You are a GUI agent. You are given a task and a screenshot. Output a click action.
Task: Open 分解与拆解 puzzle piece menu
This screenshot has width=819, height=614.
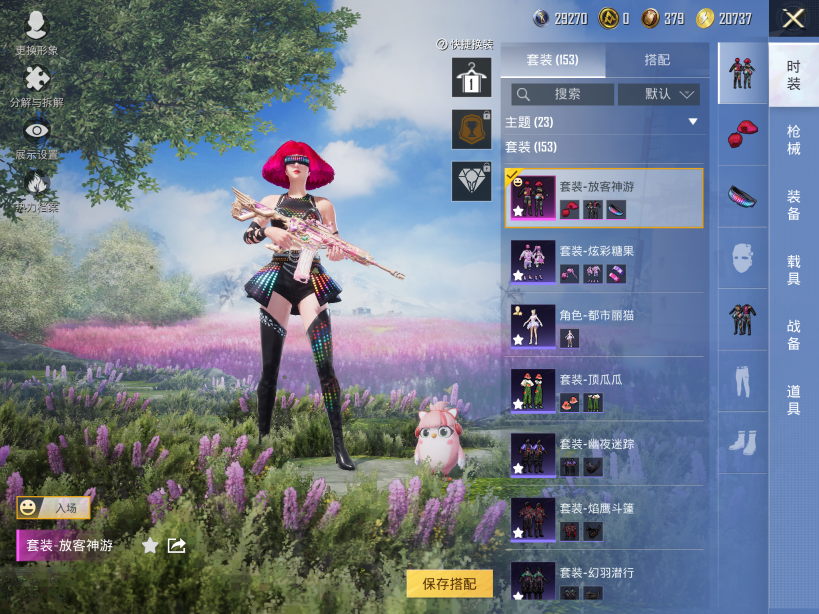36,86
